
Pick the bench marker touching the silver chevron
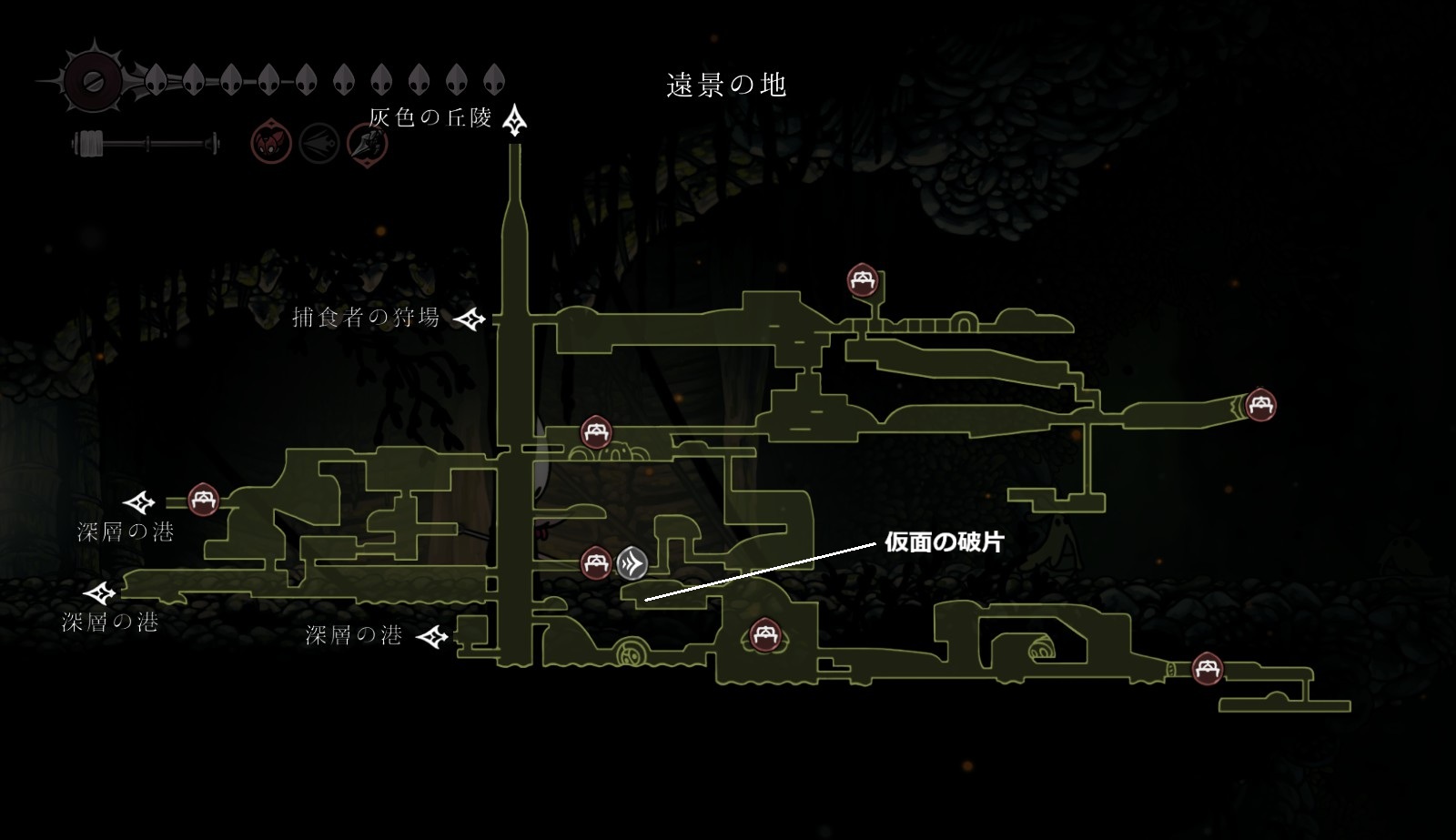596,563
